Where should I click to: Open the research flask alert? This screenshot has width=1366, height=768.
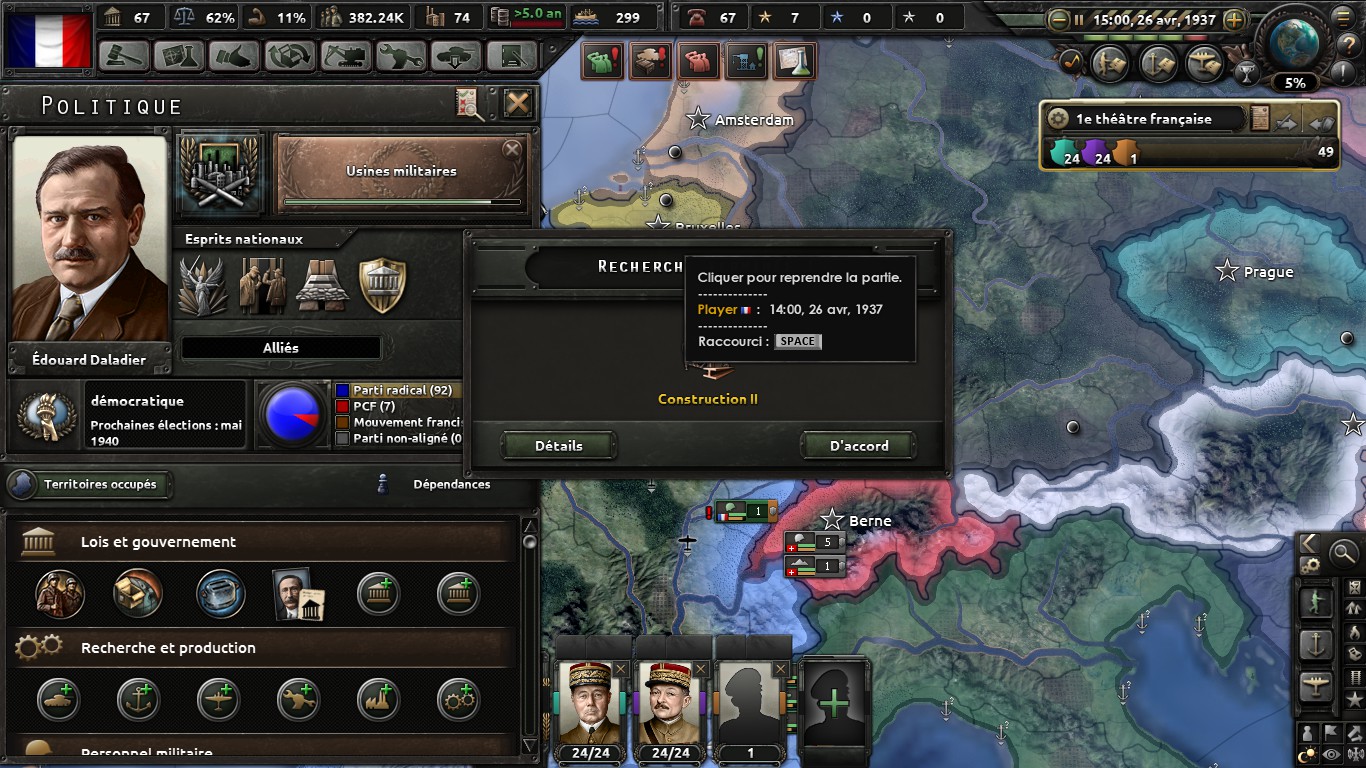coord(795,62)
